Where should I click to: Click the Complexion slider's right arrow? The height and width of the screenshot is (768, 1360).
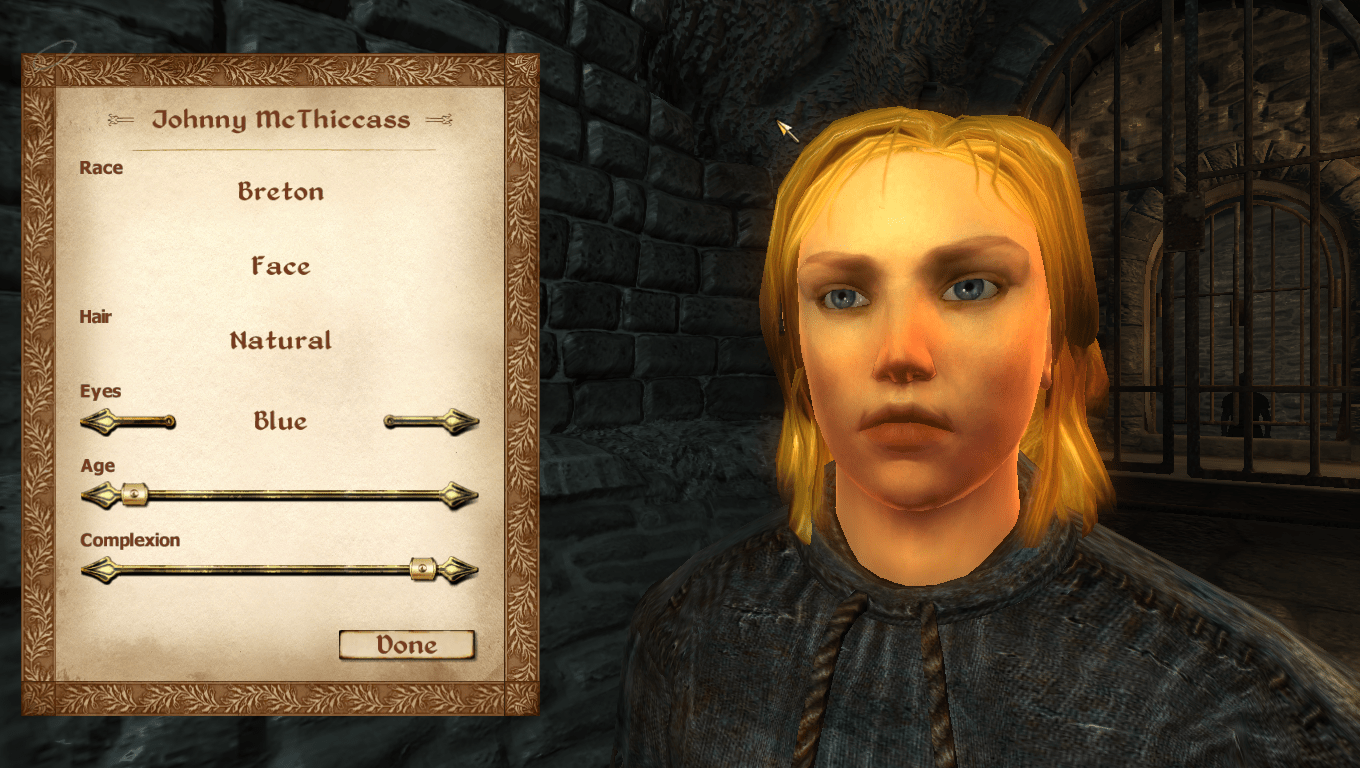pyautogui.click(x=461, y=570)
